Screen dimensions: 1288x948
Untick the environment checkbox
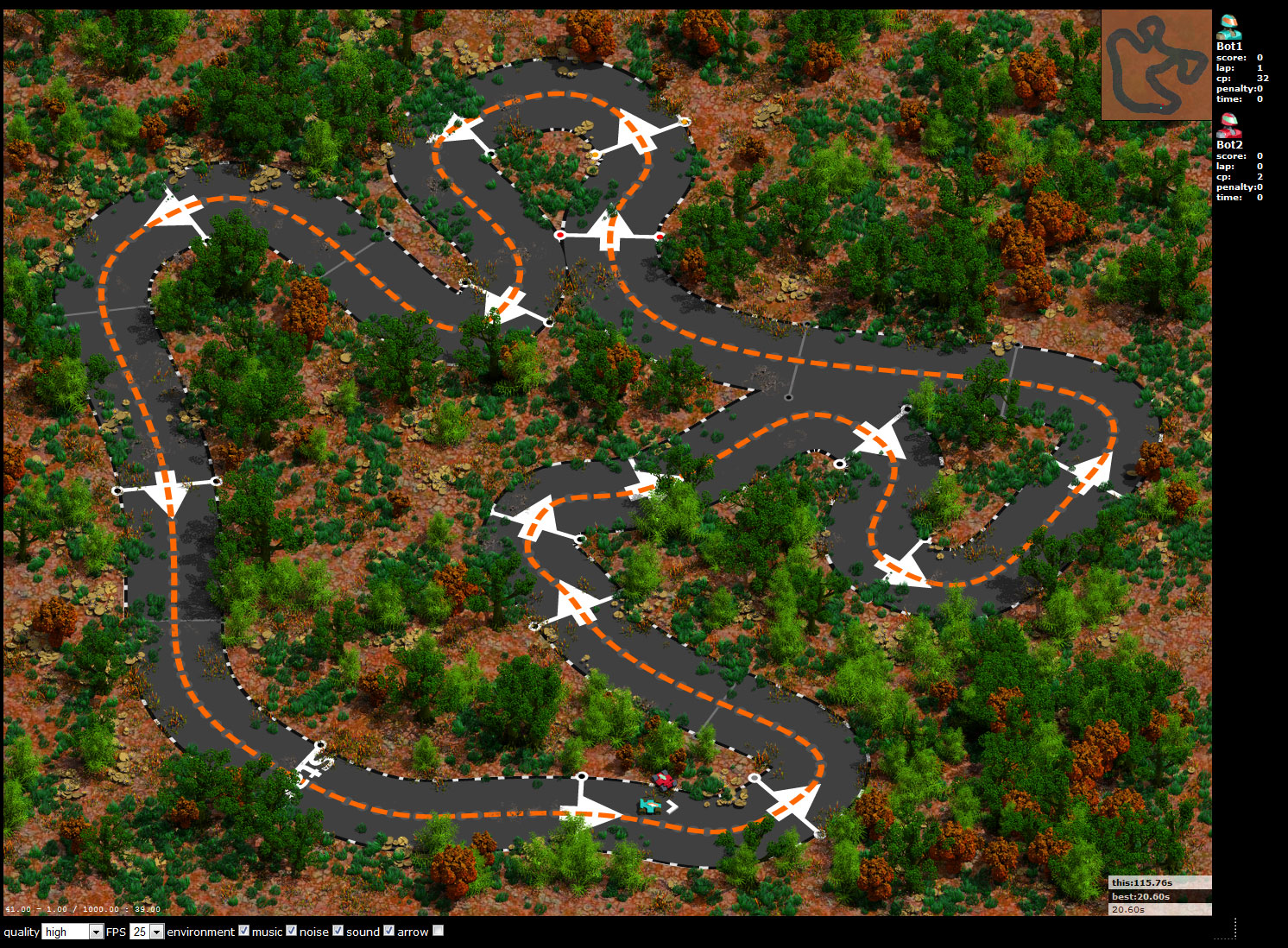tap(244, 931)
